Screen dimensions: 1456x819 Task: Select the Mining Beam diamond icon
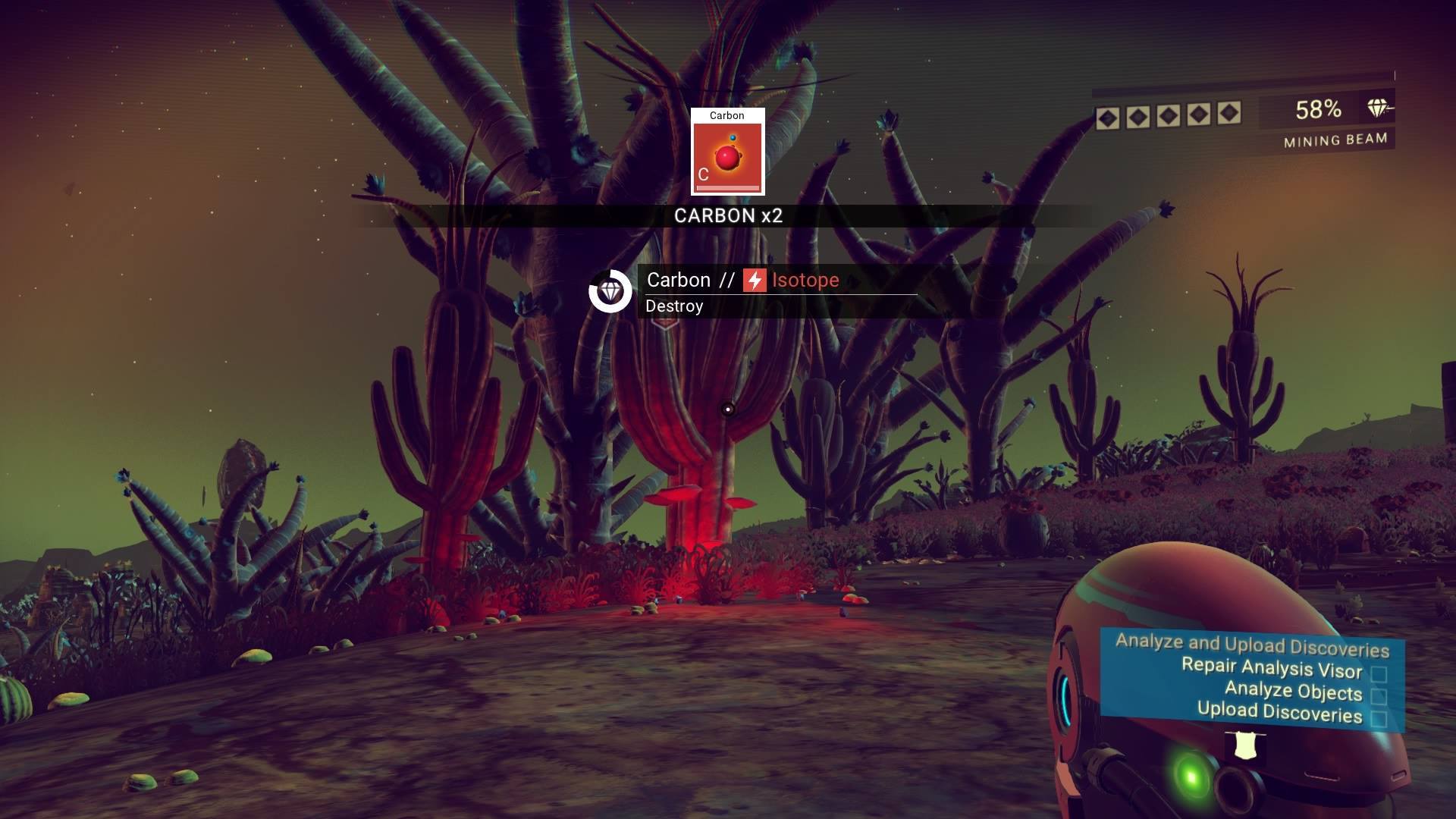pos(1378,108)
